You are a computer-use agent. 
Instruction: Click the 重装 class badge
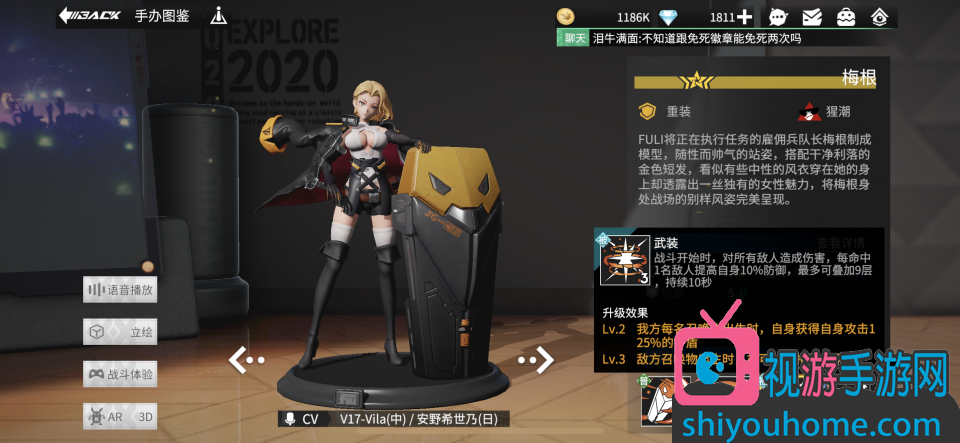[649, 112]
